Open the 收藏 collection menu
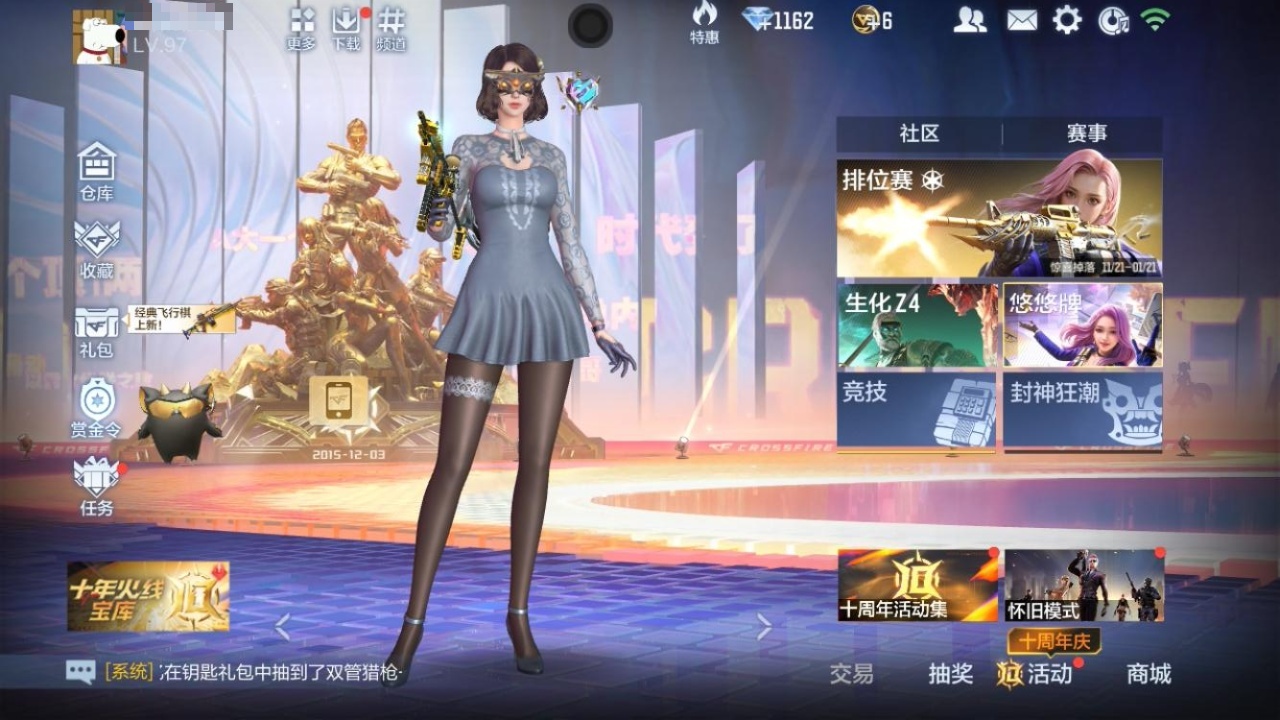 tap(97, 248)
